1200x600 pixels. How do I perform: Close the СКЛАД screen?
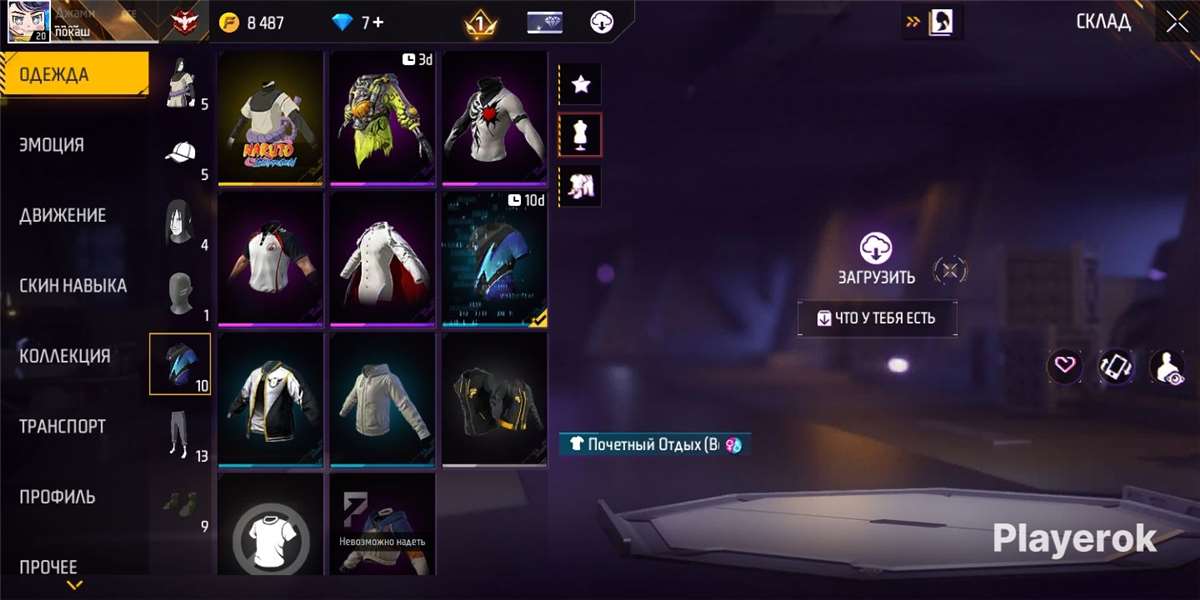(1176, 22)
